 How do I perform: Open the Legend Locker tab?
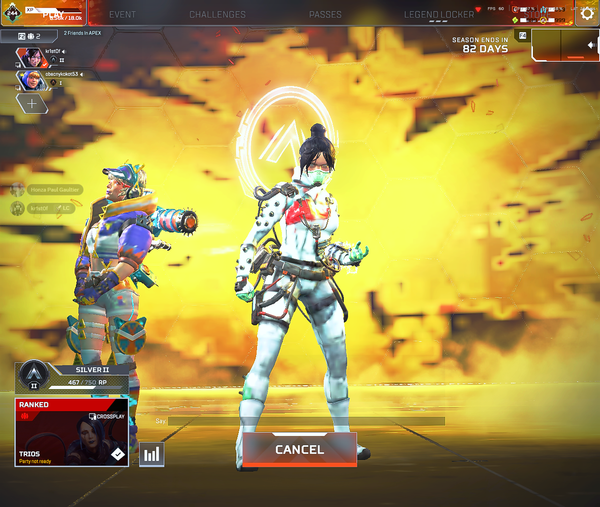tap(440, 15)
